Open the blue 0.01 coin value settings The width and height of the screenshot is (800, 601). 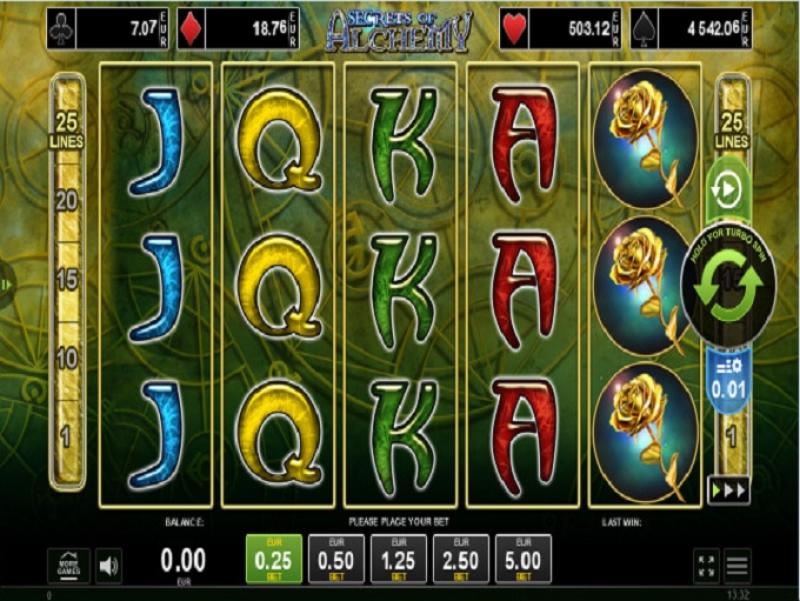click(728, 378)
